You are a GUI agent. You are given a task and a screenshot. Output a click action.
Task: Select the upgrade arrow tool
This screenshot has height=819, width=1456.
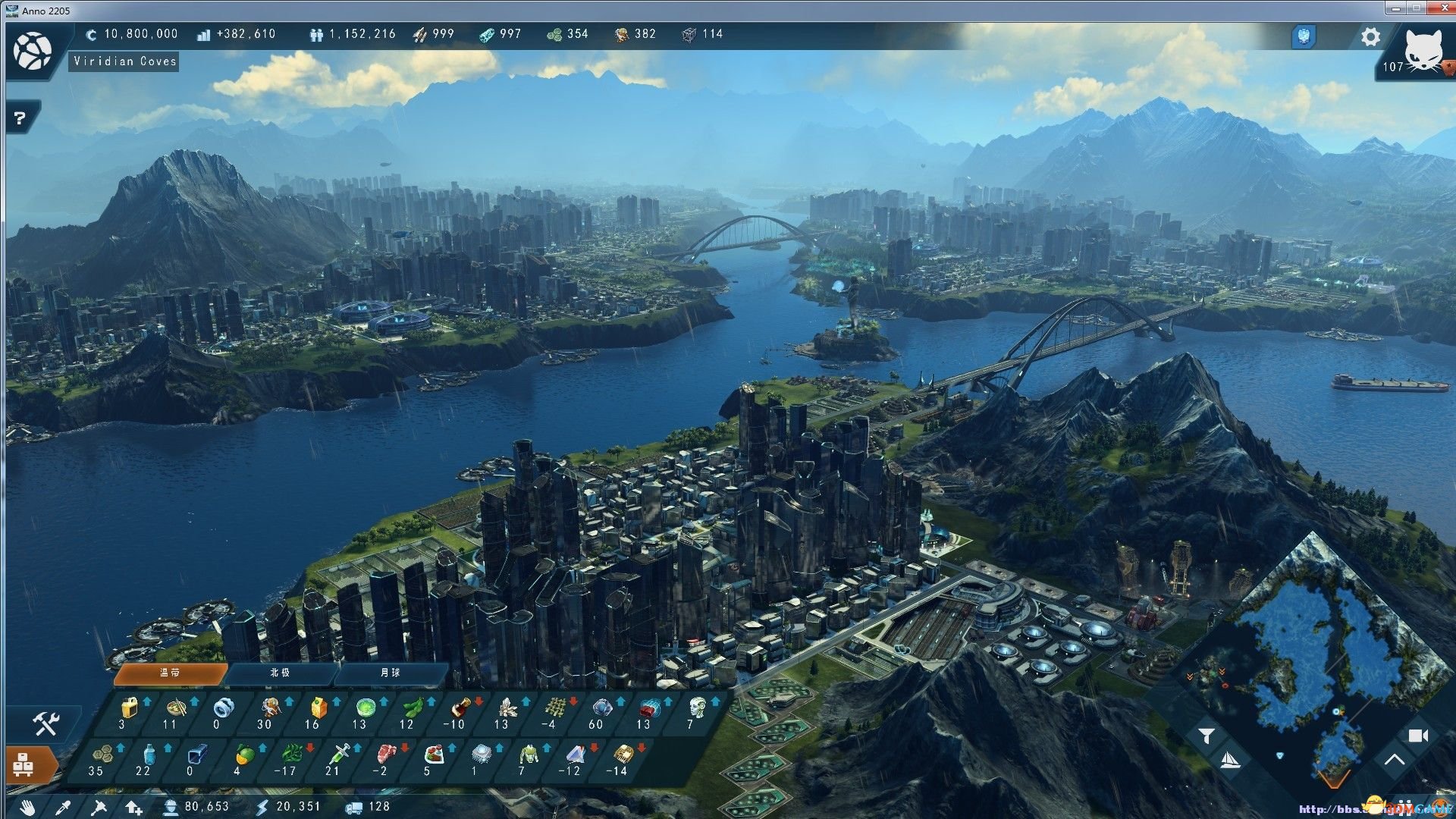[133, 808]
